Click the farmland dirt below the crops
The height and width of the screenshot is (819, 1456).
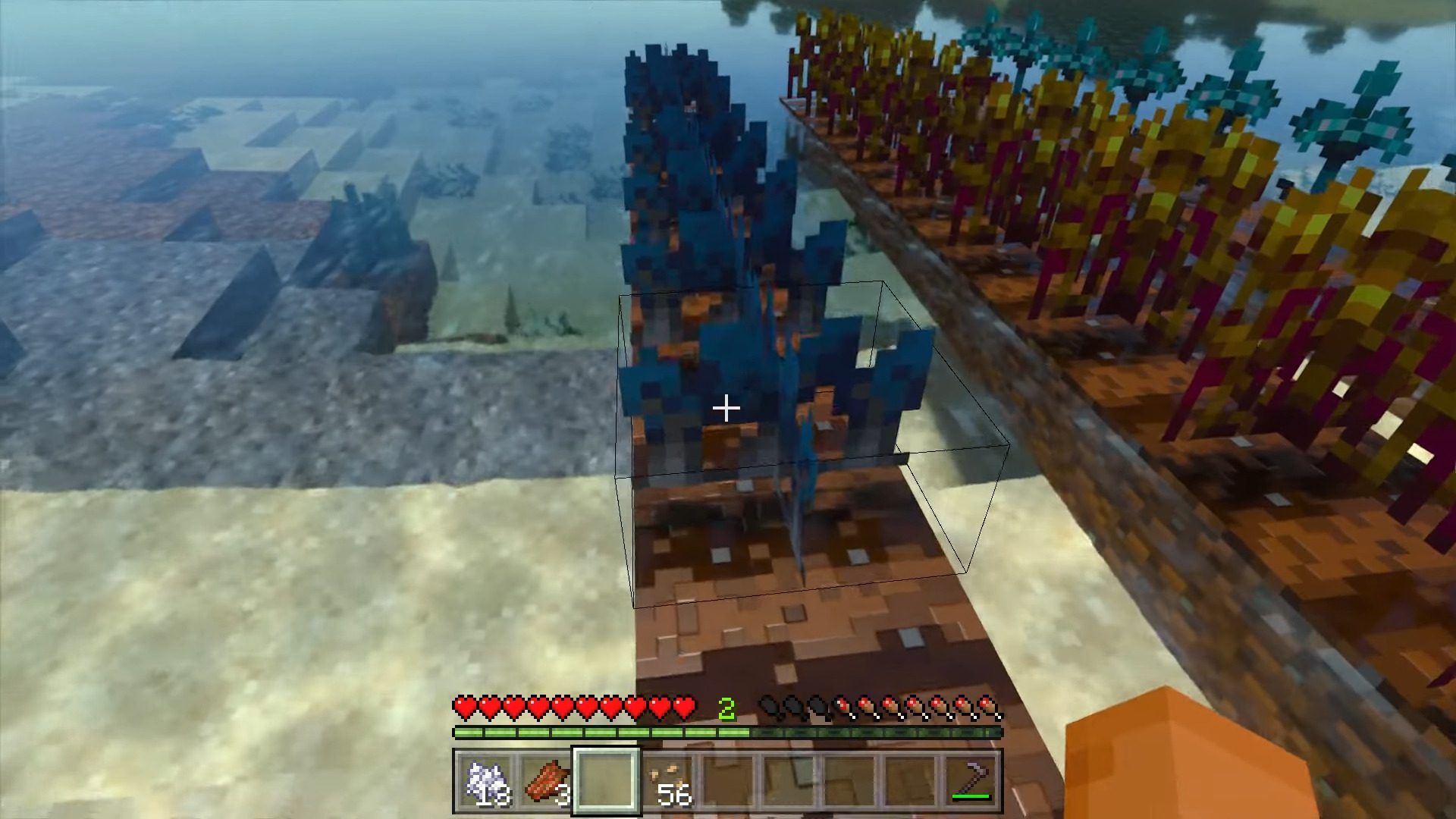(804, 629)
